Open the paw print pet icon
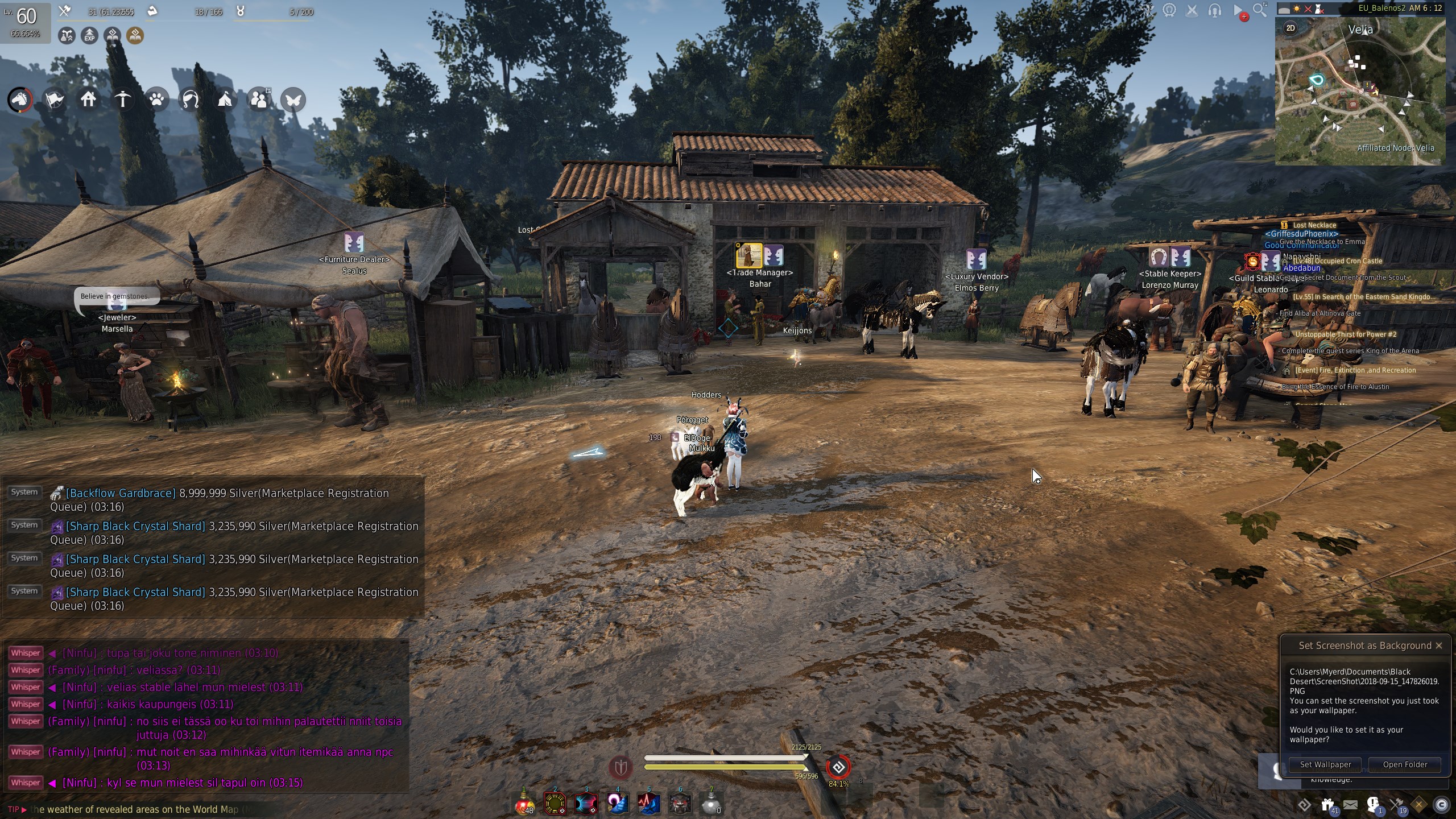1456x819 pixels. click(x=156, y=100)
